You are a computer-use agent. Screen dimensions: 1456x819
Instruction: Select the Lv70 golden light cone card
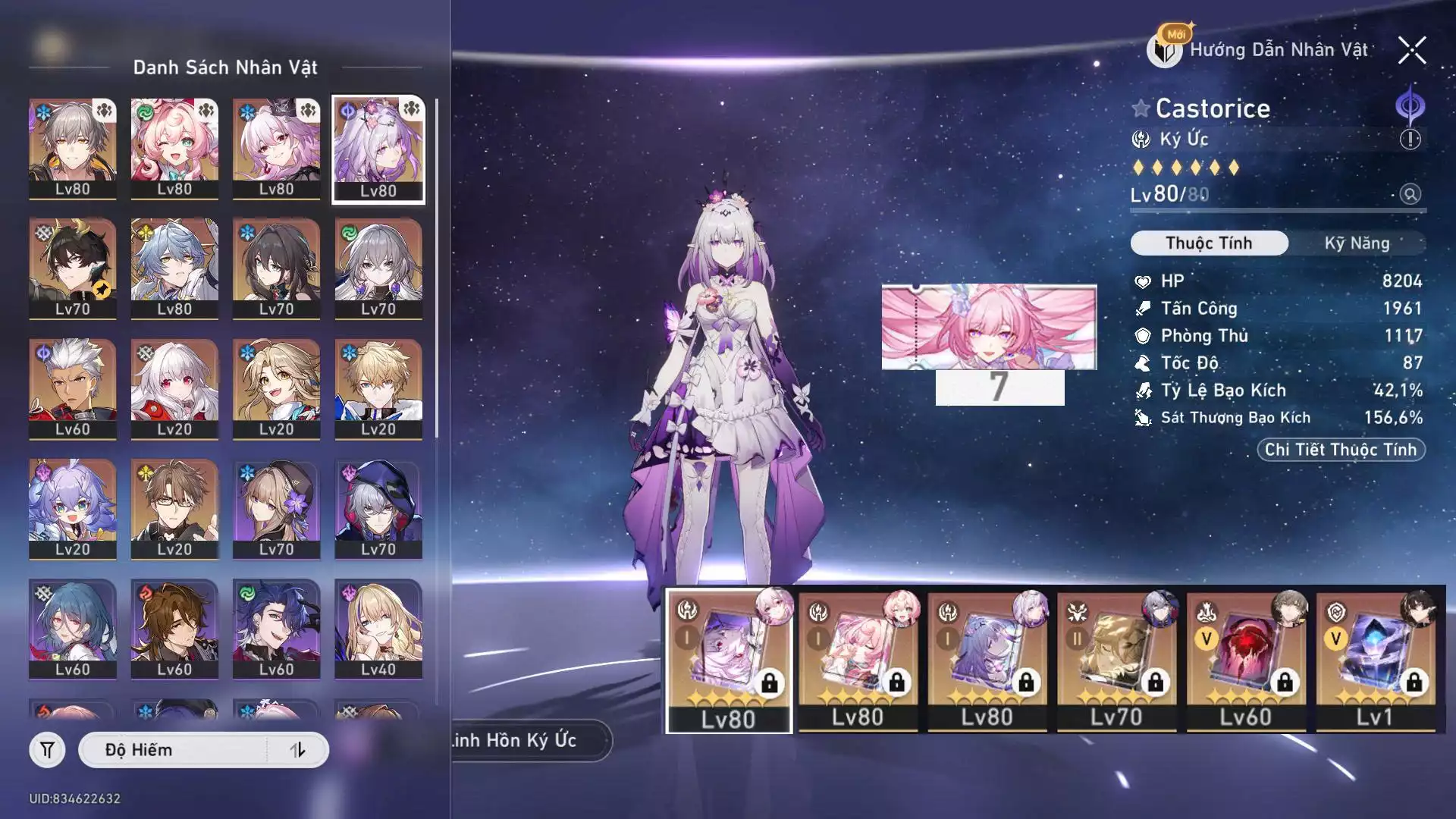1116,661
